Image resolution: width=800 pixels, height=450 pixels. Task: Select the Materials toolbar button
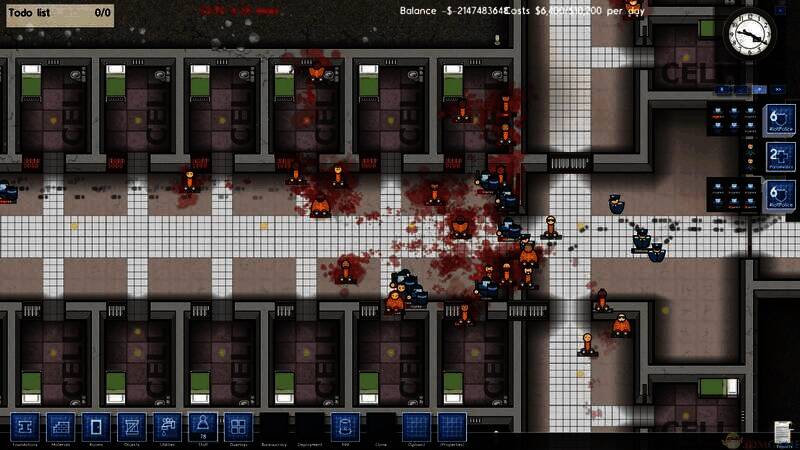coord(61,427)
